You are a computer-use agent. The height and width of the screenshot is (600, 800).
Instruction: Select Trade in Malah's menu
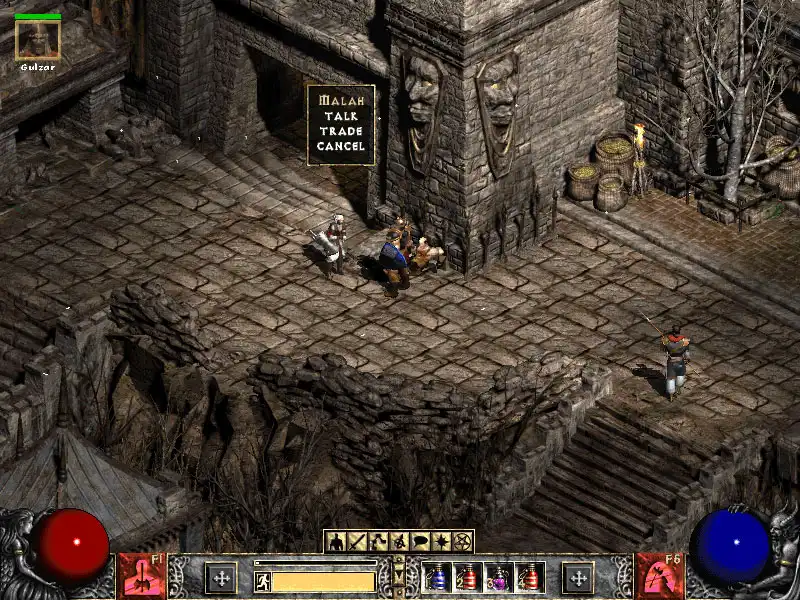click(x=341, y=131)
